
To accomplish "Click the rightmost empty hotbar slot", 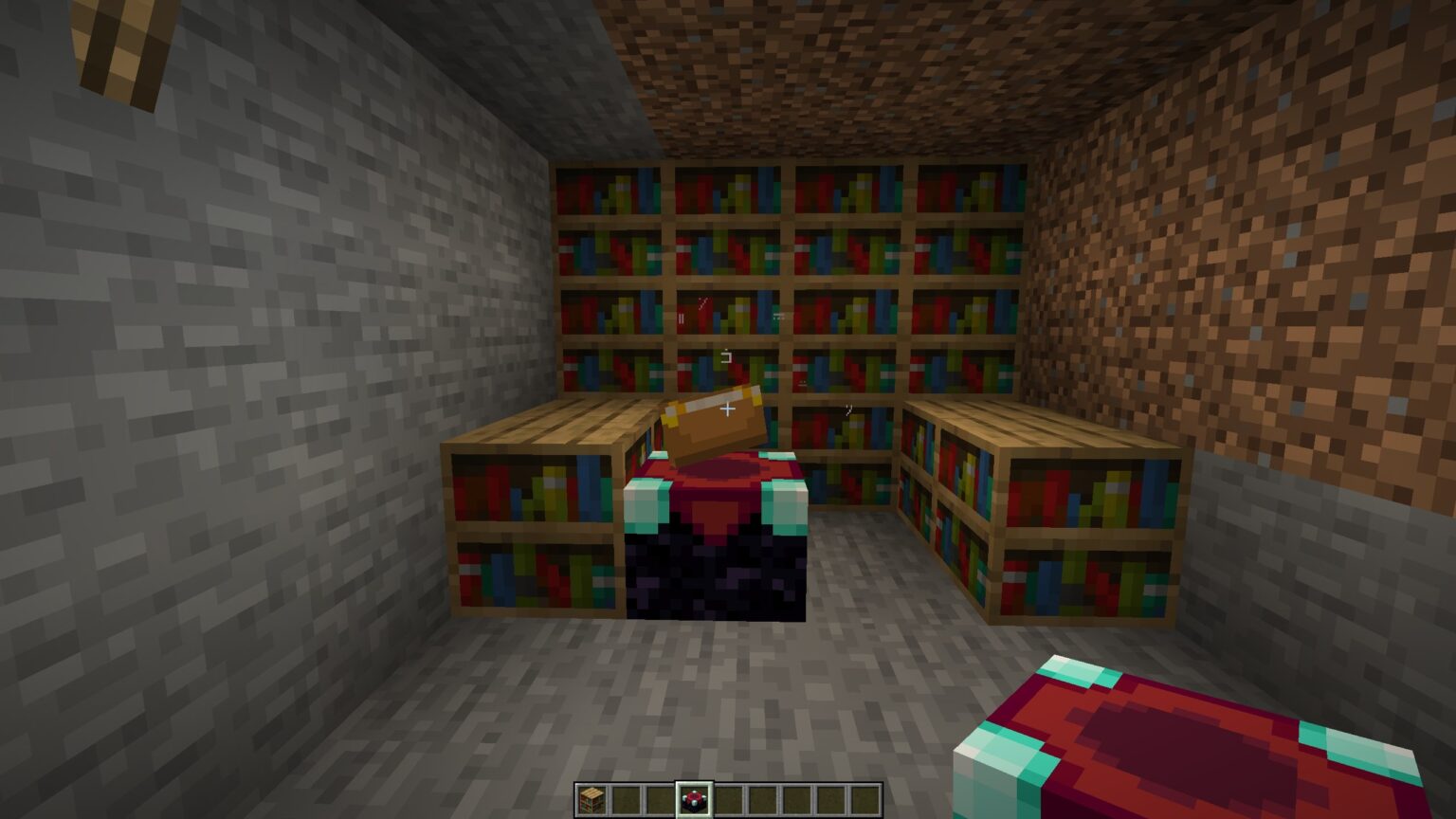I will [x=866, y=801].
